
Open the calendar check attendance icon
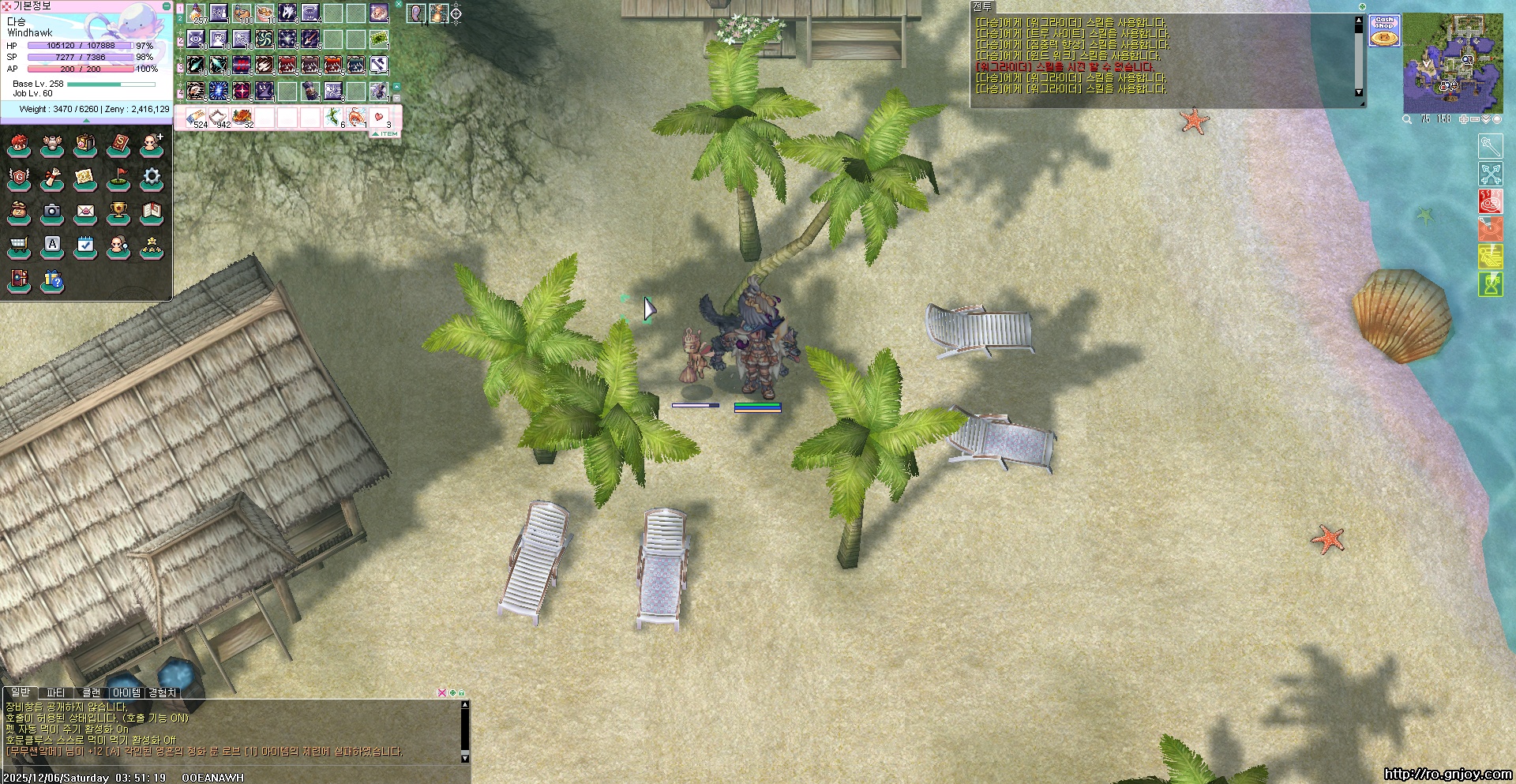pos(85,246)
